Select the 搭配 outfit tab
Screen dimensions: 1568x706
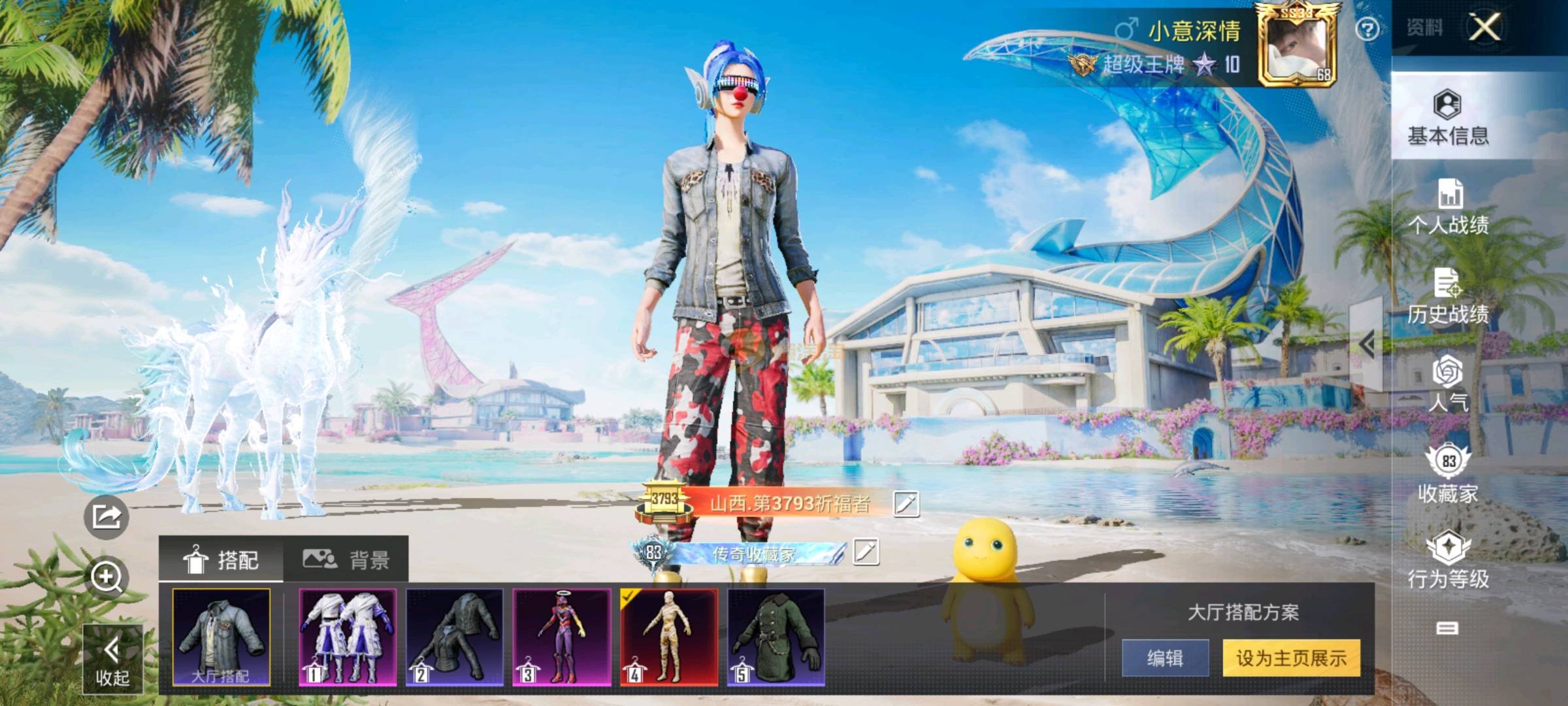[x=221, y=560]
